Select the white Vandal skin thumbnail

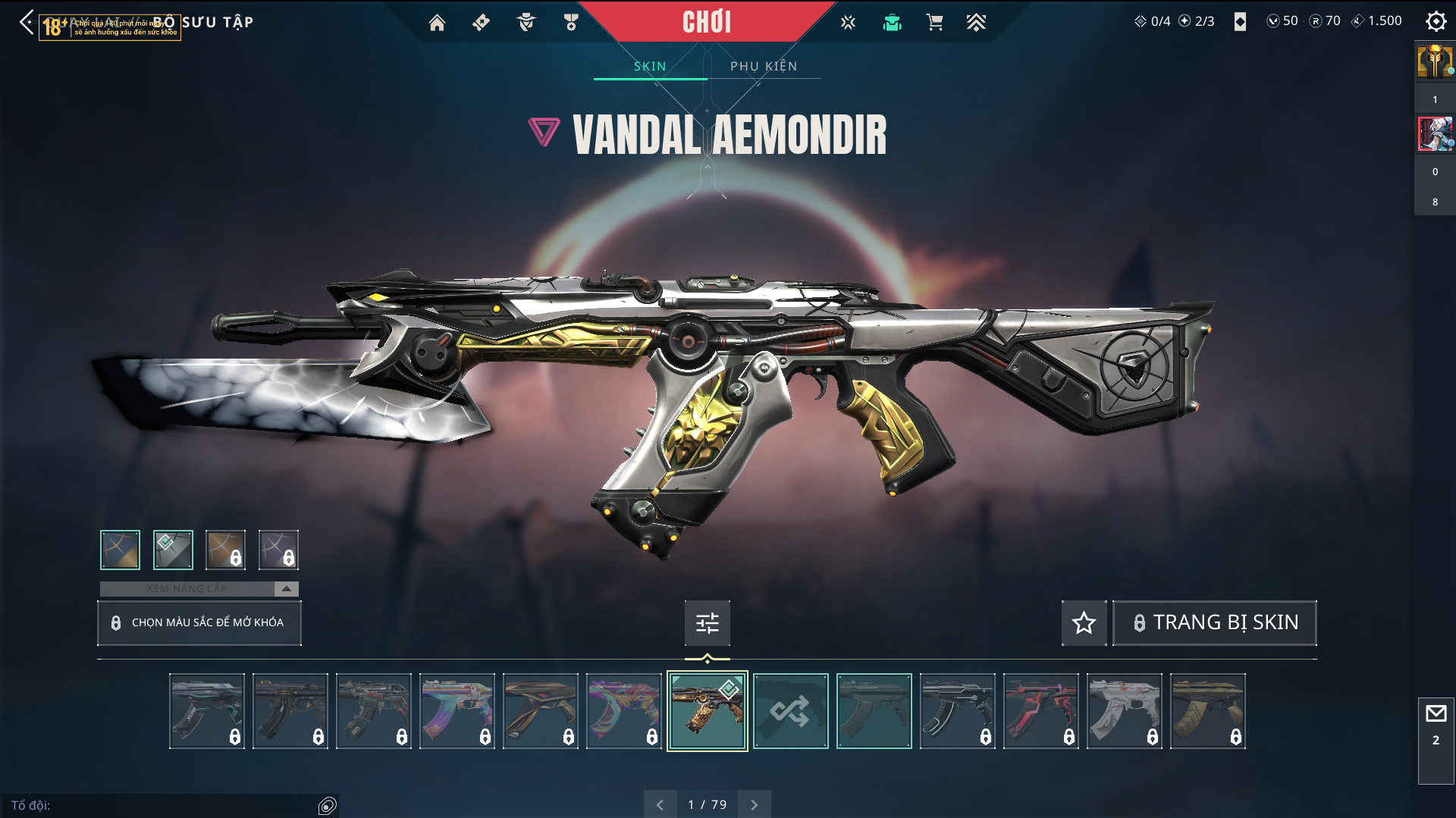pos(1124,711)
